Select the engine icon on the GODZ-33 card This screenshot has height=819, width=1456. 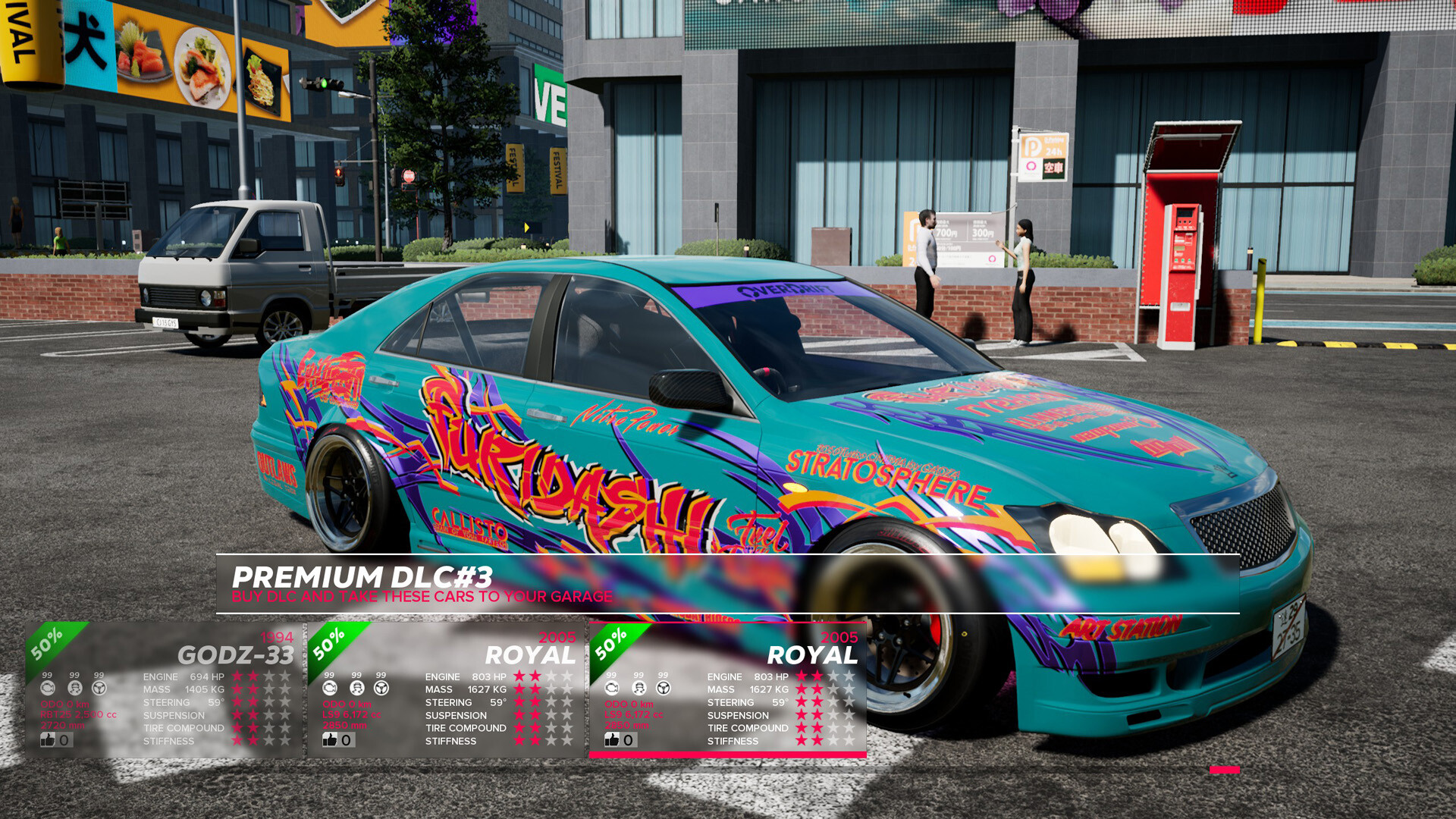click(48, 688)
